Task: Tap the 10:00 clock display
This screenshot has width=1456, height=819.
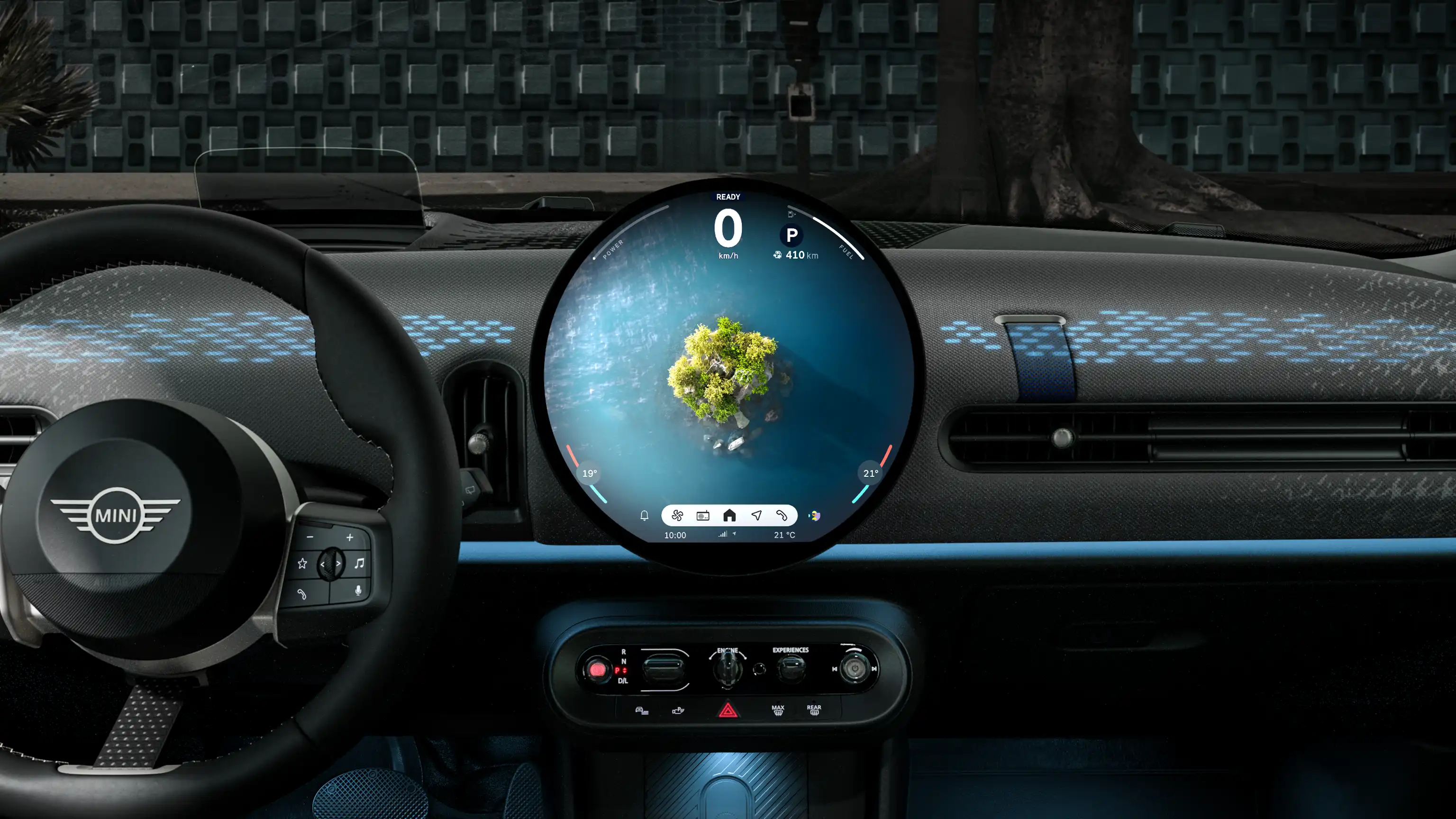Action: pyautogui.click(x=676, y=535)
